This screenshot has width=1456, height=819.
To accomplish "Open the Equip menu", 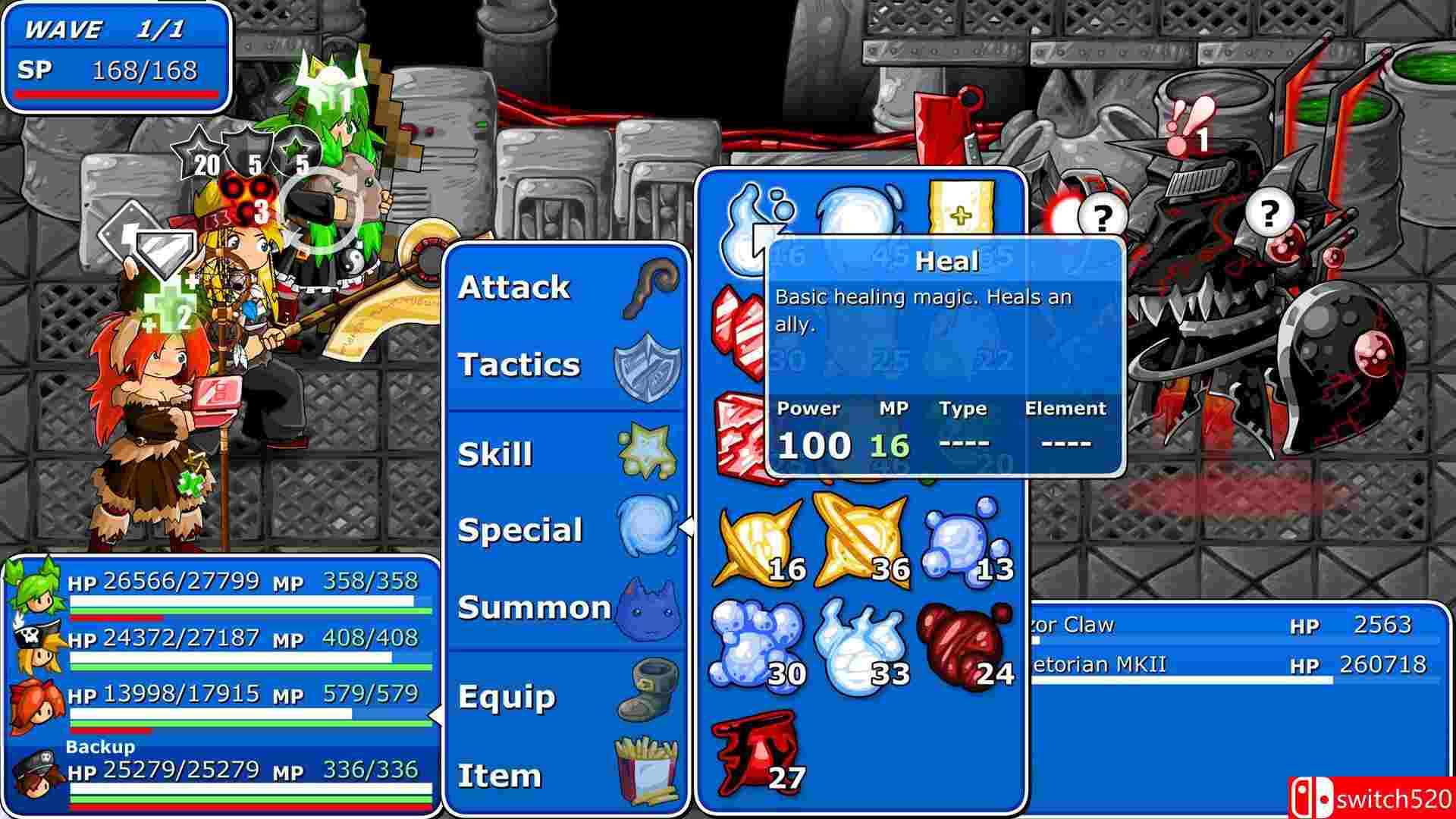I will pyautogui.click(x=565, y=697).
